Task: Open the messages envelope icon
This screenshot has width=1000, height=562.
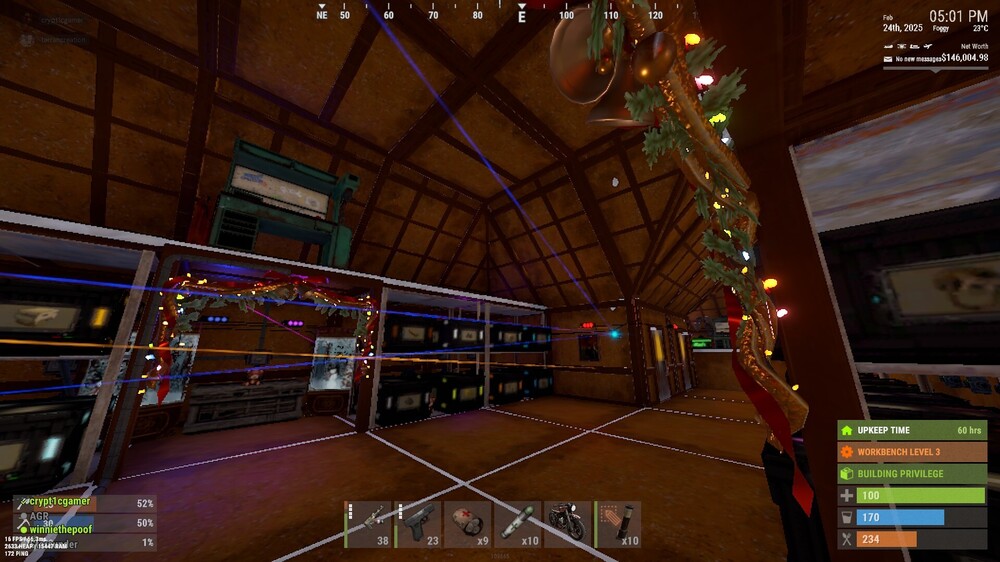Action: pyautogui.click(x=887, y=59)
